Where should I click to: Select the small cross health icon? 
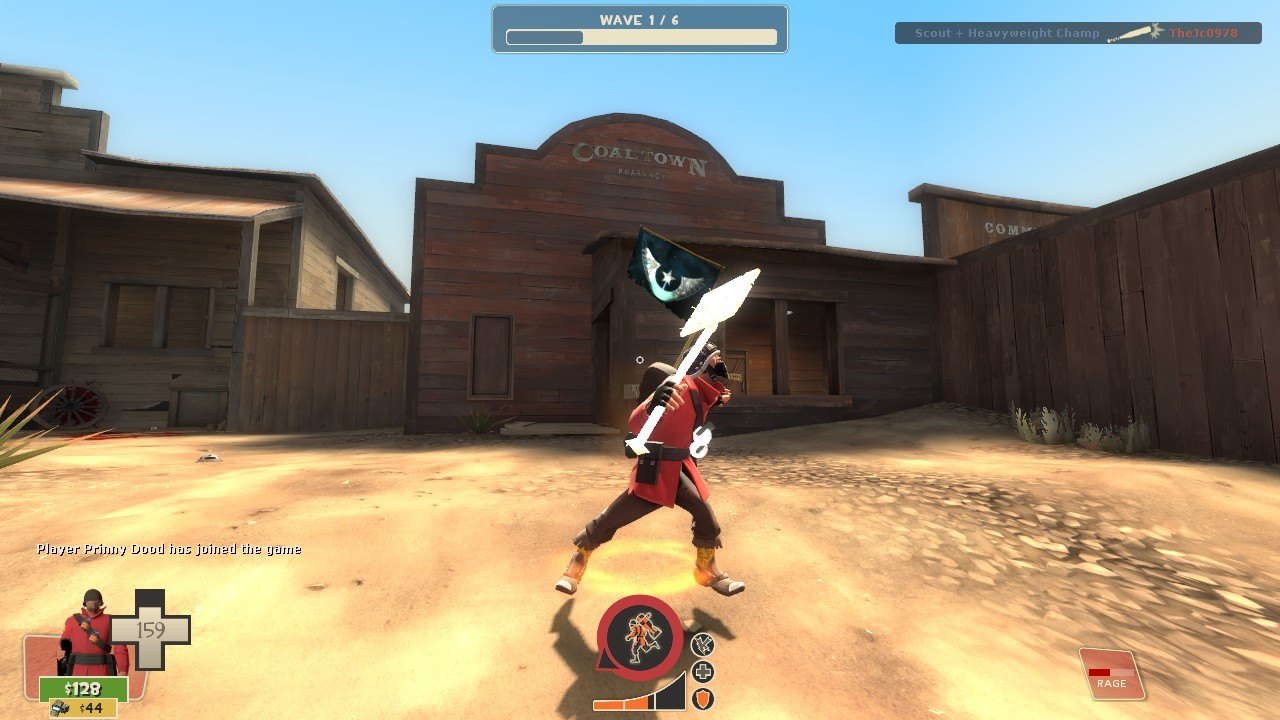[703, 672]
